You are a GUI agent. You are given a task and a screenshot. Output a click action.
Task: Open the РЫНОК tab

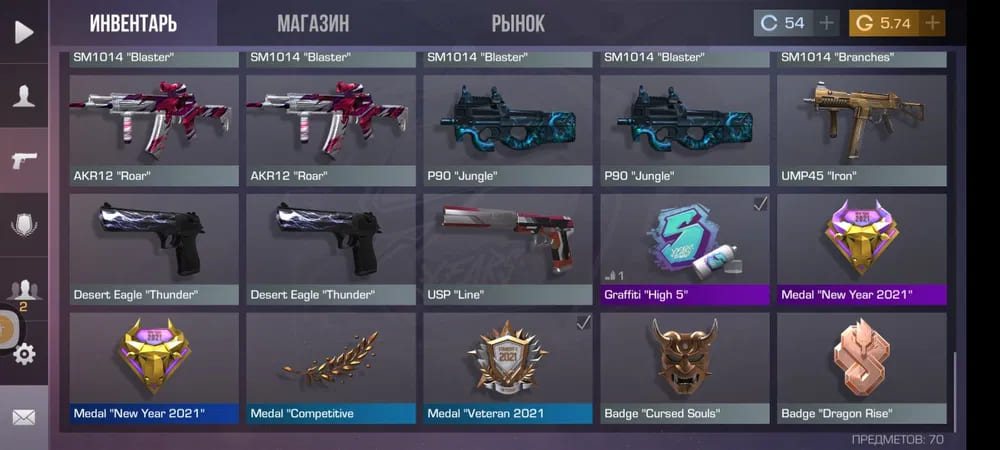518,24
